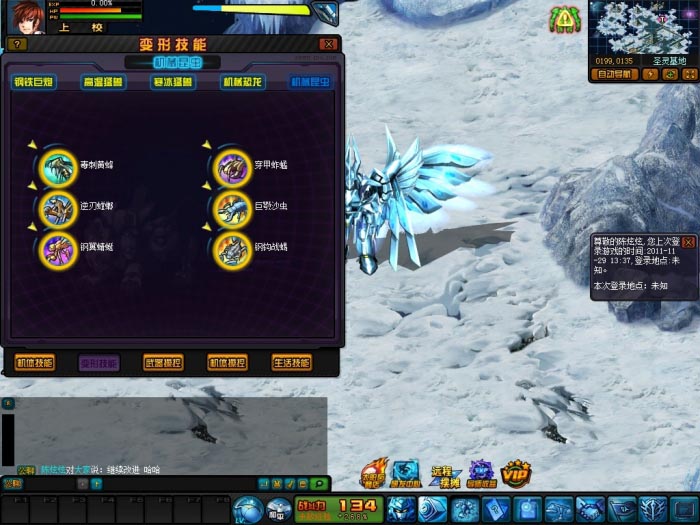
Task: Open the 武器操控 category
Action: 163,363
